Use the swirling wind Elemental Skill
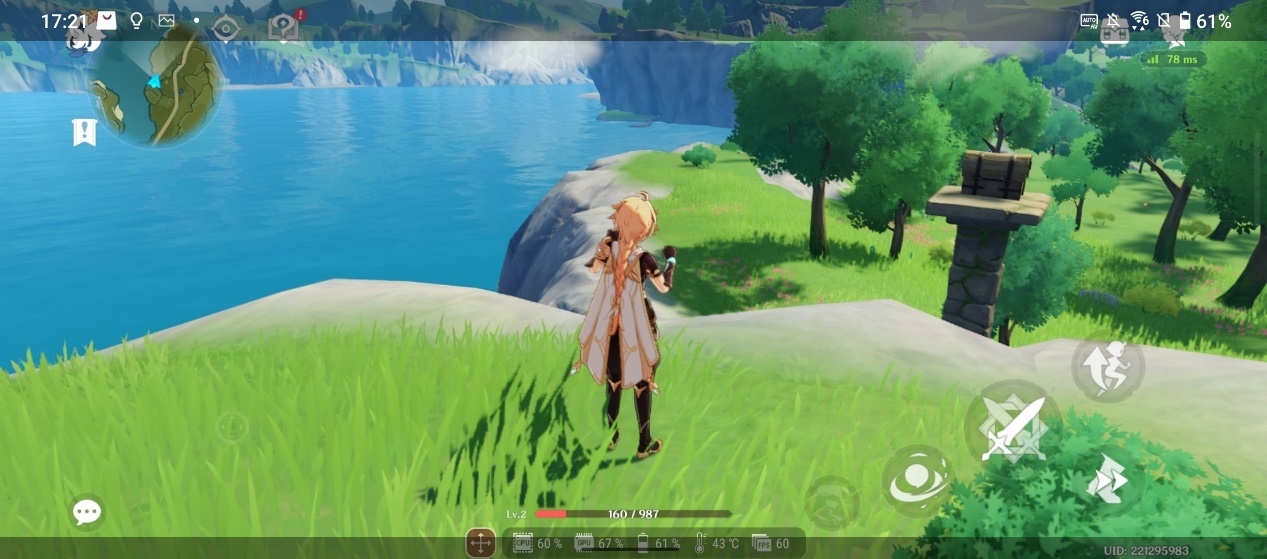The height and width of the screenshot is (559, 1267). point(917,480)
